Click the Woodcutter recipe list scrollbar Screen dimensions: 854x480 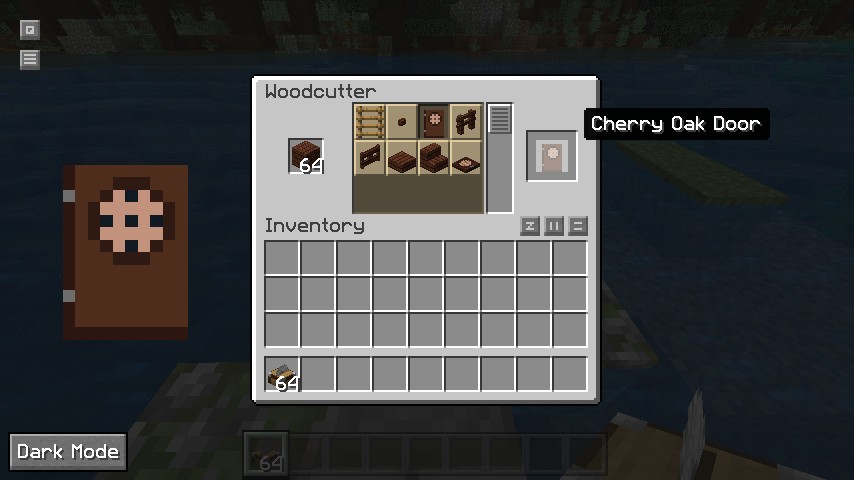500,120
